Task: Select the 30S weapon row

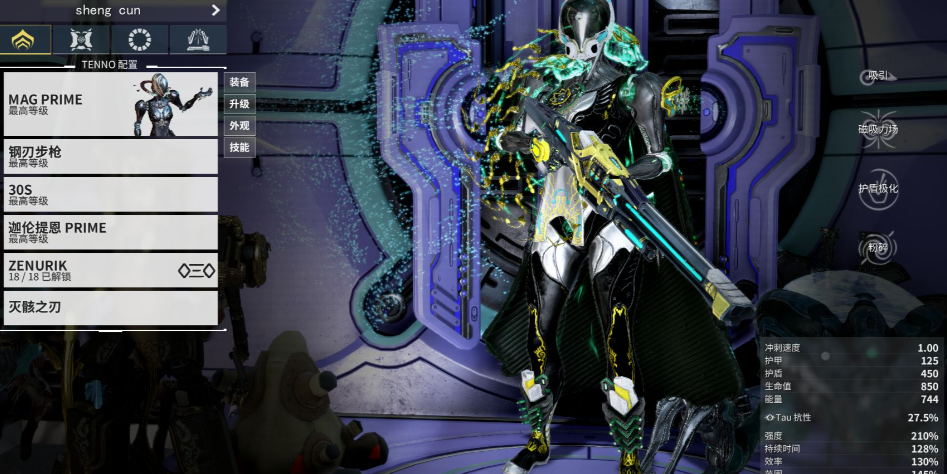Action: coord(110,194)
